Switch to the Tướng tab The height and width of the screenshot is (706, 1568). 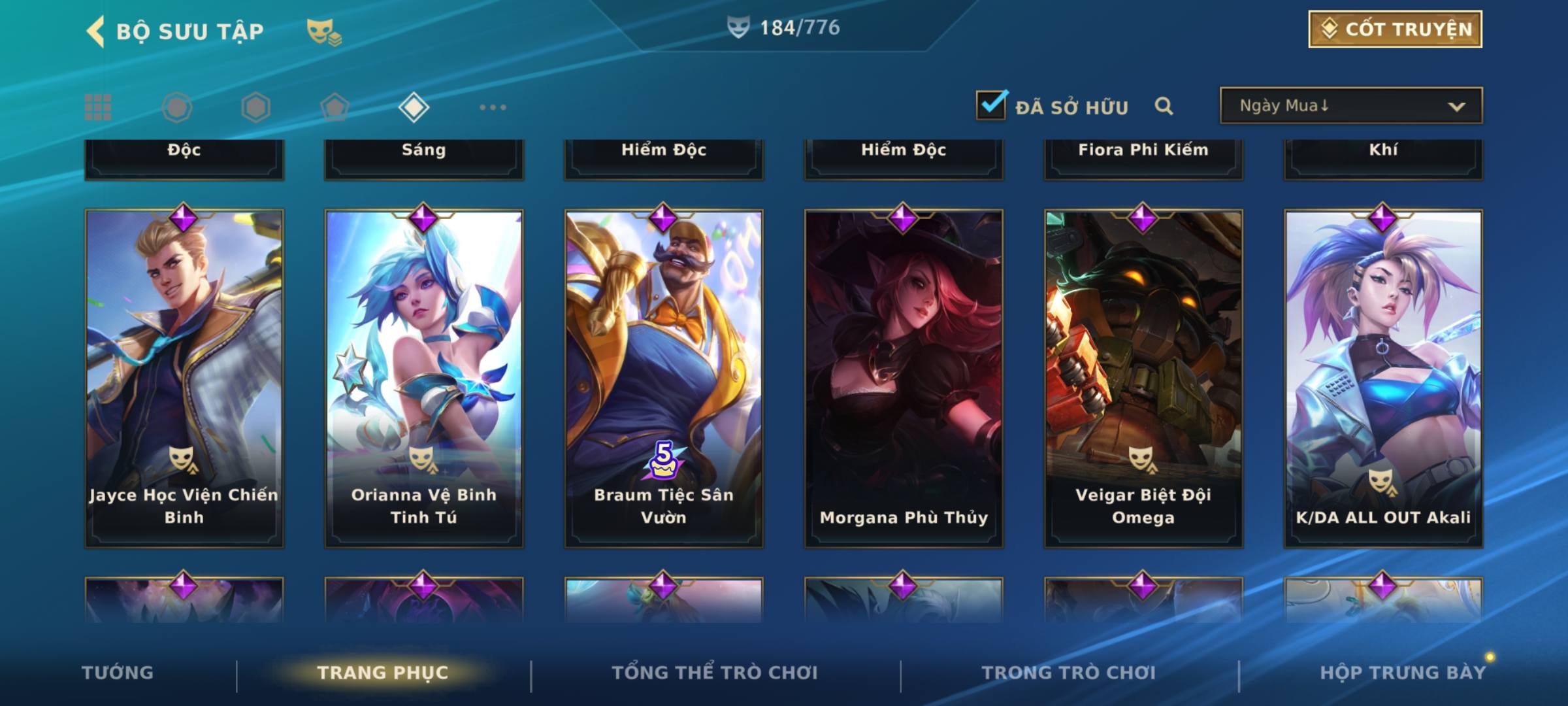pos(118,673)
